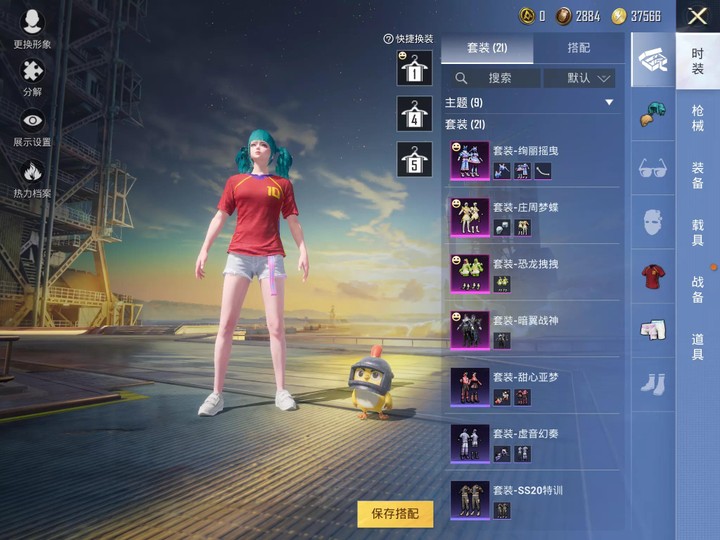Close the wardrobe with the X button
Image resolution: width=720 pixels, height=540 pixels.
(697, 16)
